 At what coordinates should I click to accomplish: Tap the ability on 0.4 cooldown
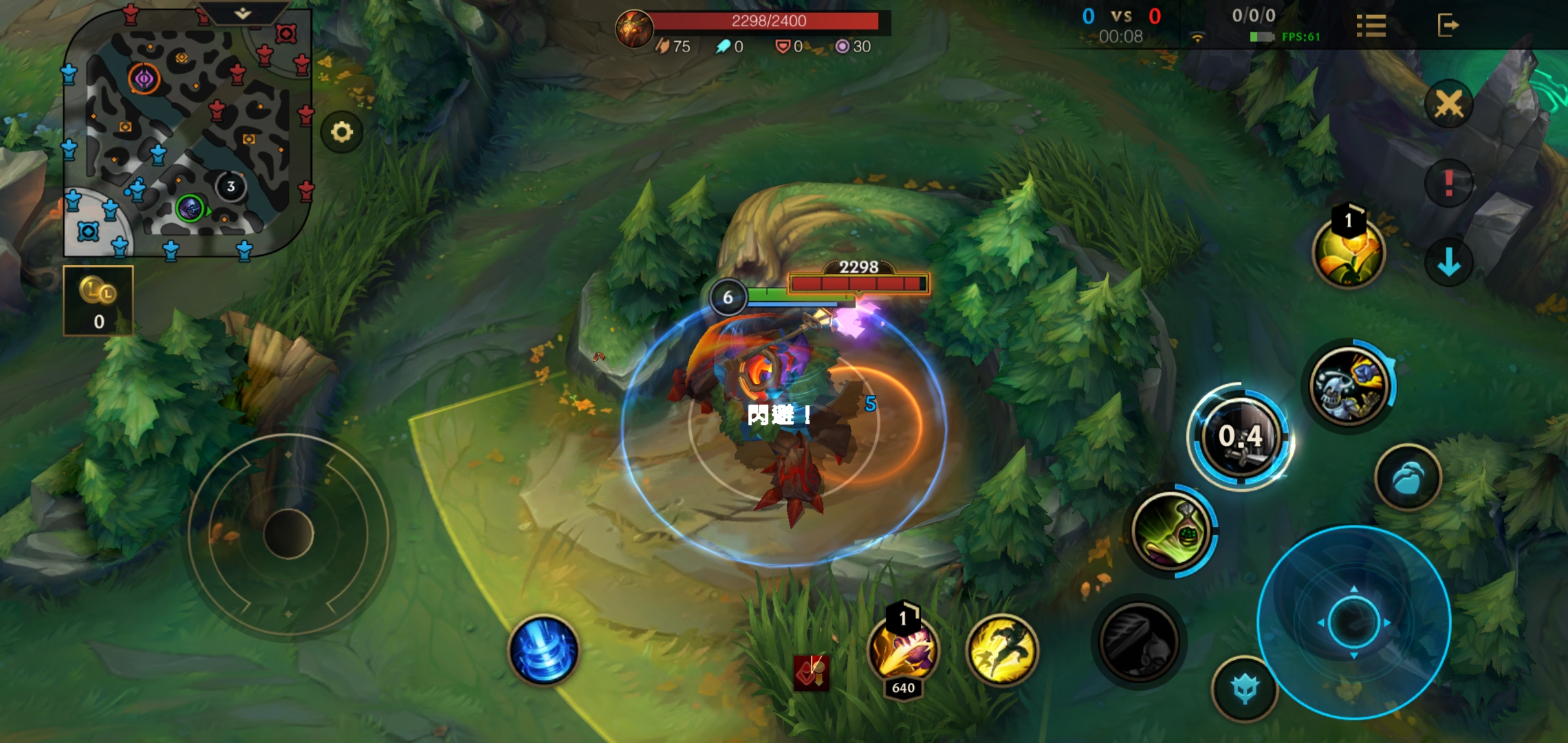pyautogui.click(x=1241, y=436)
